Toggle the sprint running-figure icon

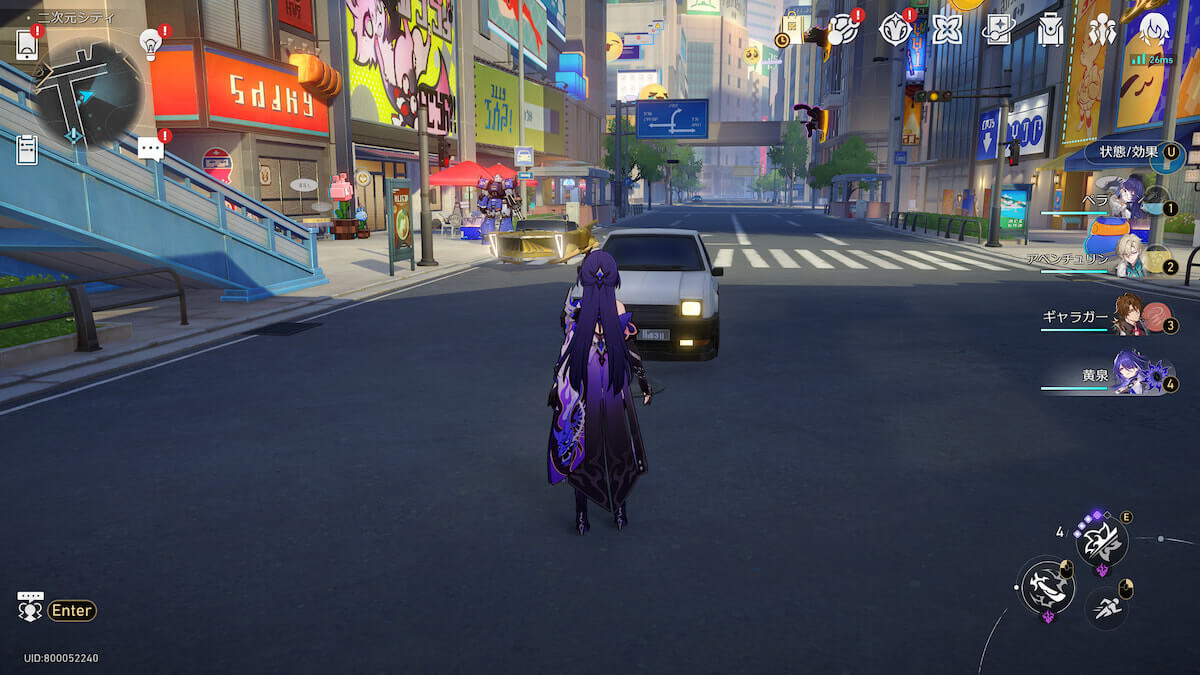[1105, 606]
